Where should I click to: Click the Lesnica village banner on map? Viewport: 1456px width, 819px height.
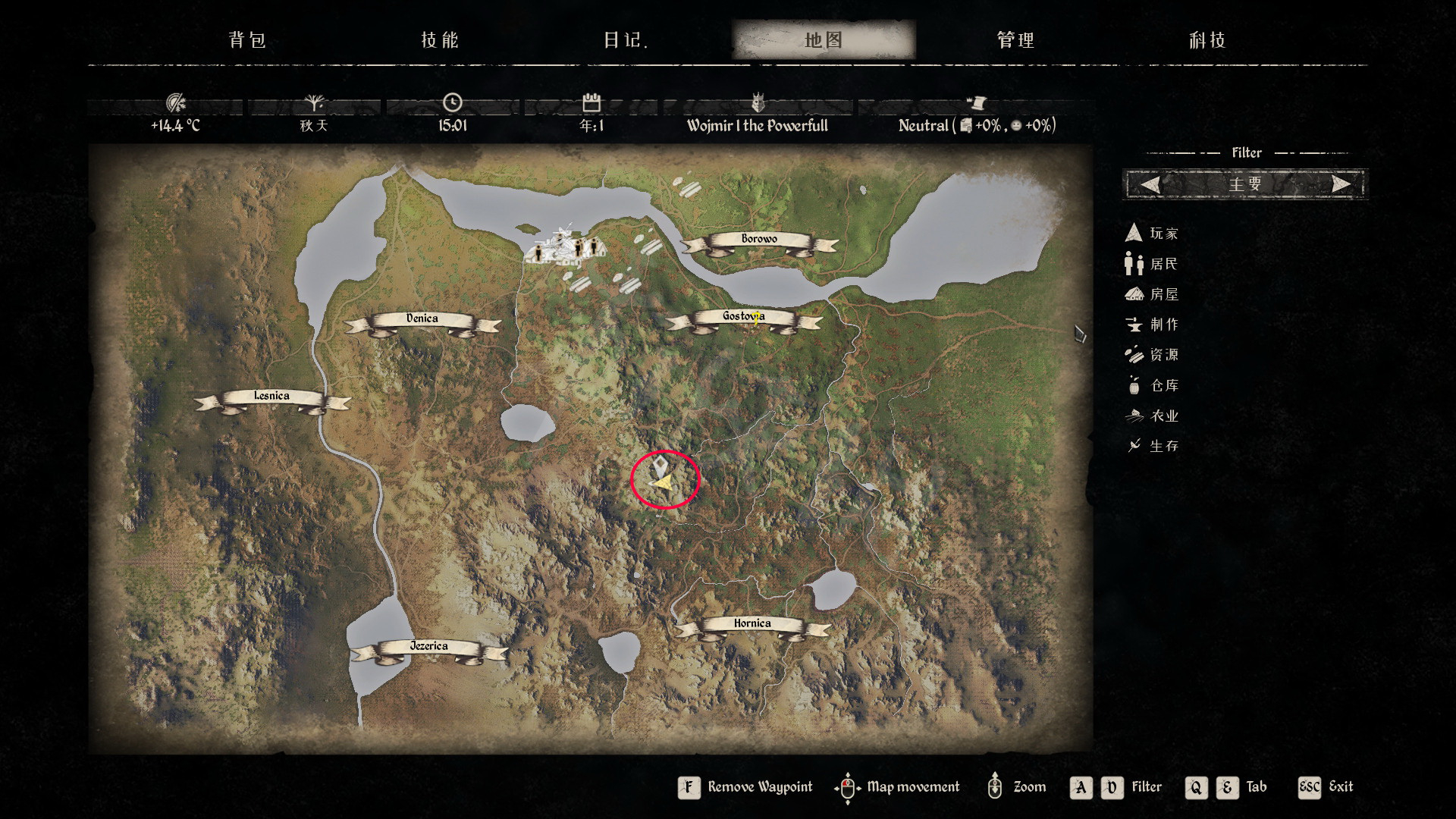(x=271, y=397)
